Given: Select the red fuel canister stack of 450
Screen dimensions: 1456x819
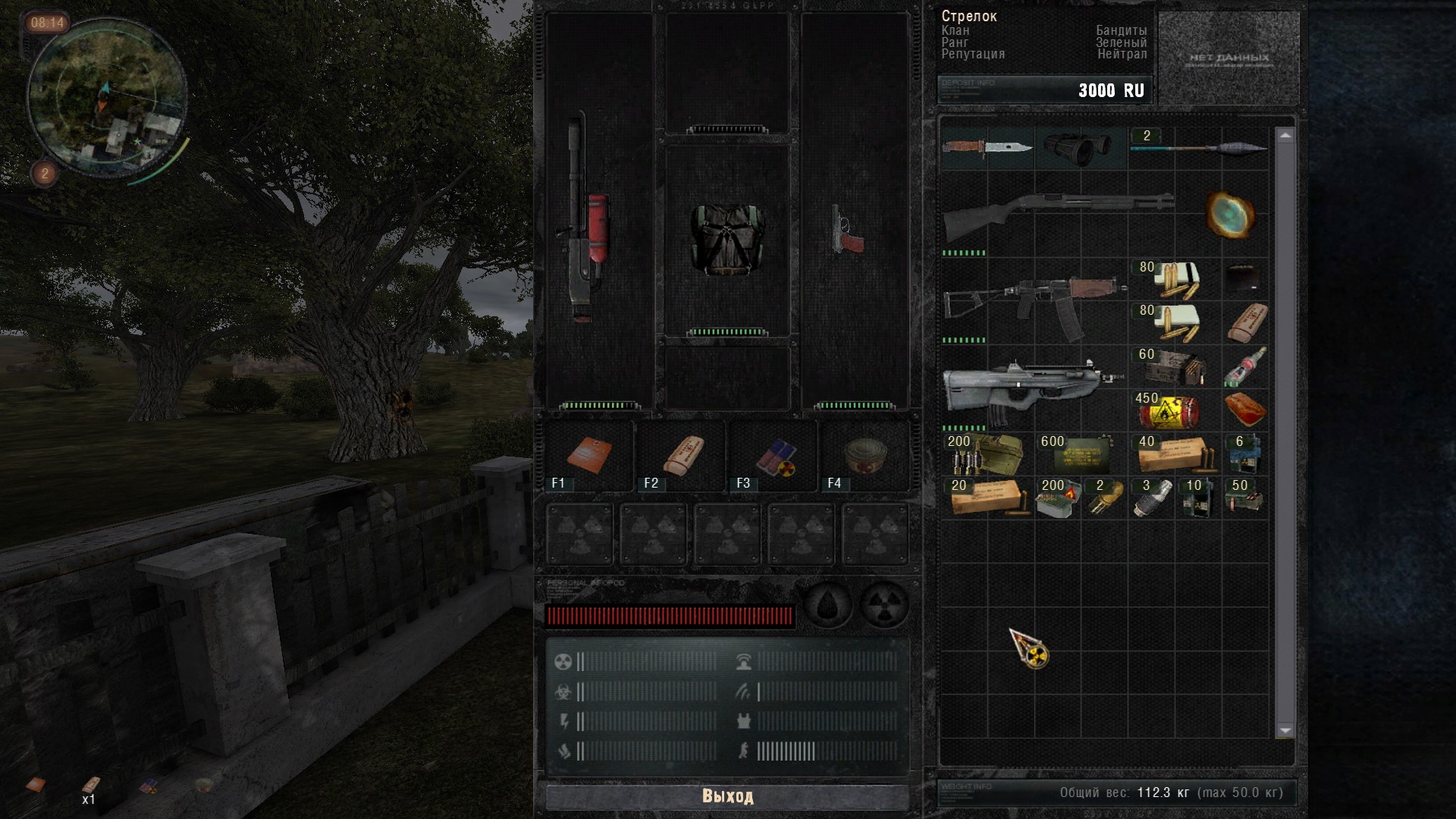Looking at the screenshot, I should click(1169, 412).
